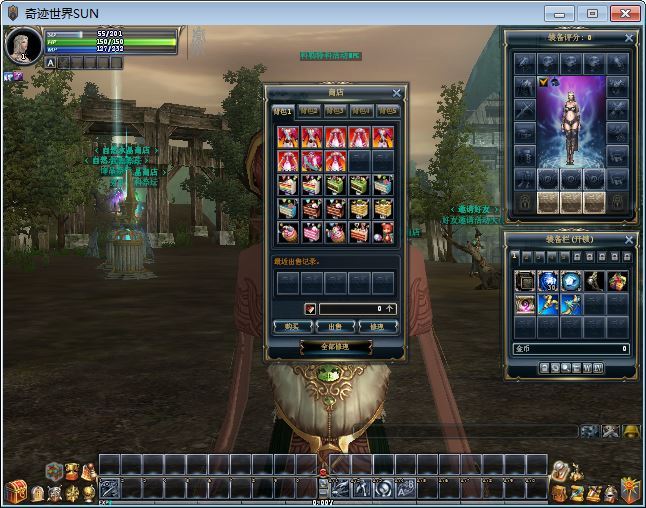Close the inventory (装备栏) panel
This screenshot has height=508, width=646.
629,241
